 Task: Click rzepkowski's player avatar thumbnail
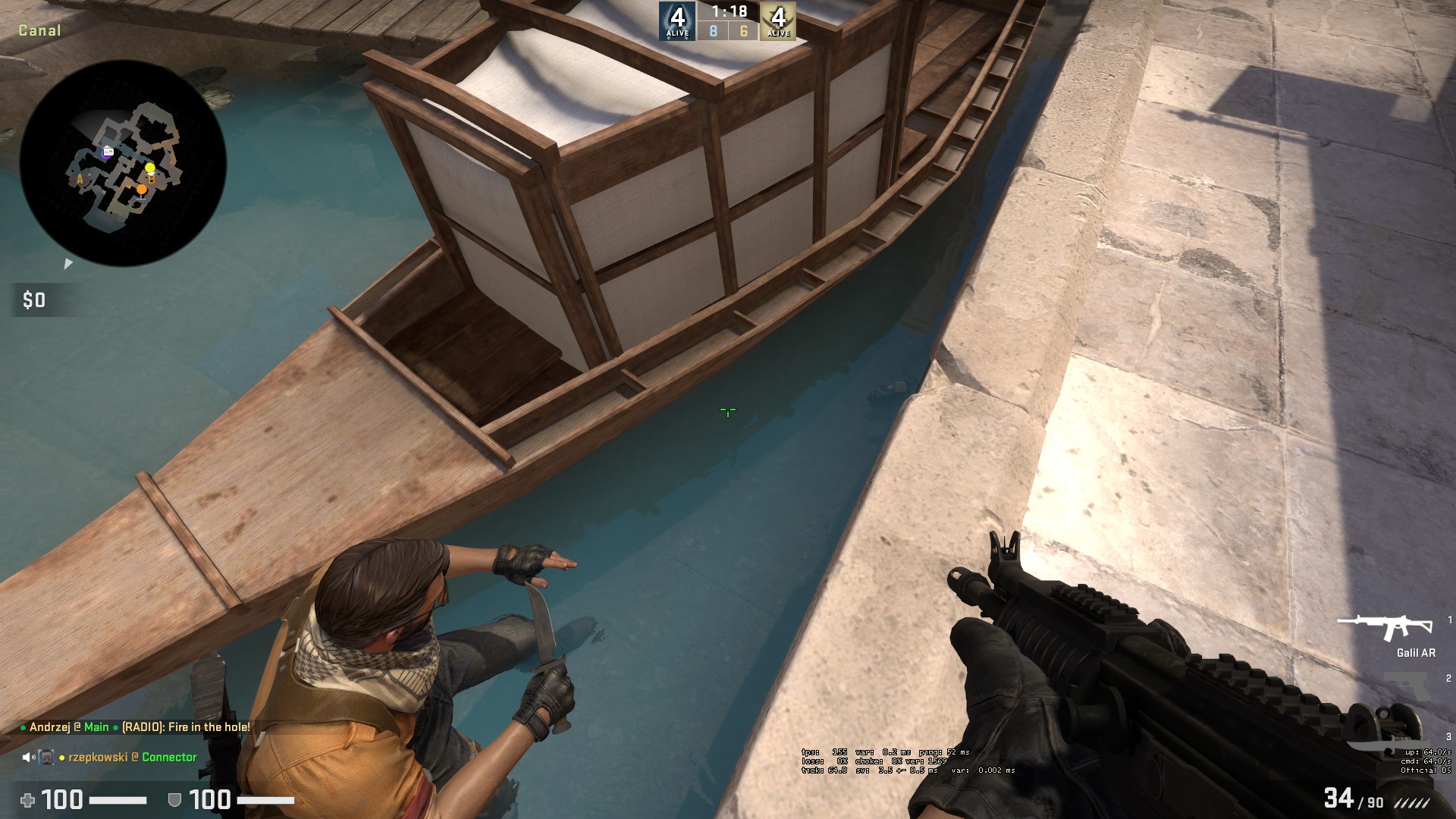click(x=45, y=757)
